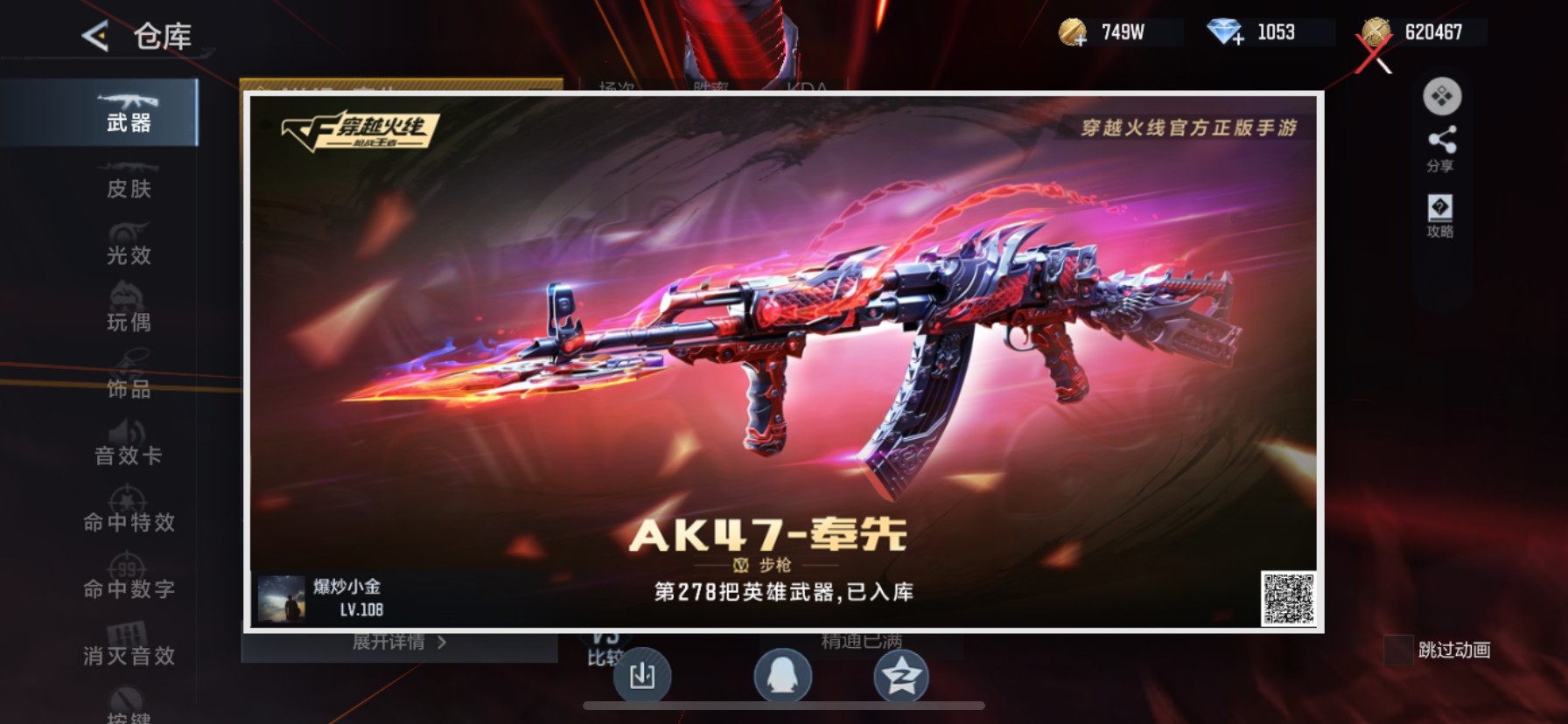Image resolution: width=1568 pixels, height=724 pixels.
Task: Select the 武器 weapons category icon
Action: pyautogui.click(x=128, y=112)
